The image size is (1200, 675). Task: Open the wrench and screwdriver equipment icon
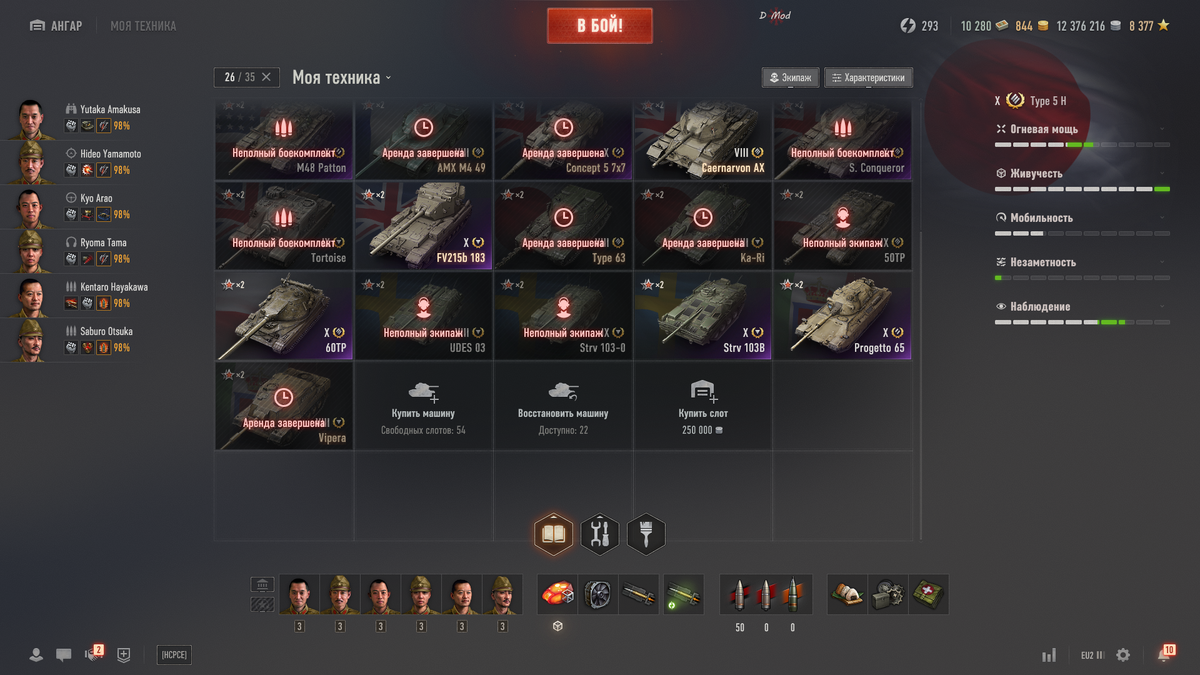tap(600, 534)
